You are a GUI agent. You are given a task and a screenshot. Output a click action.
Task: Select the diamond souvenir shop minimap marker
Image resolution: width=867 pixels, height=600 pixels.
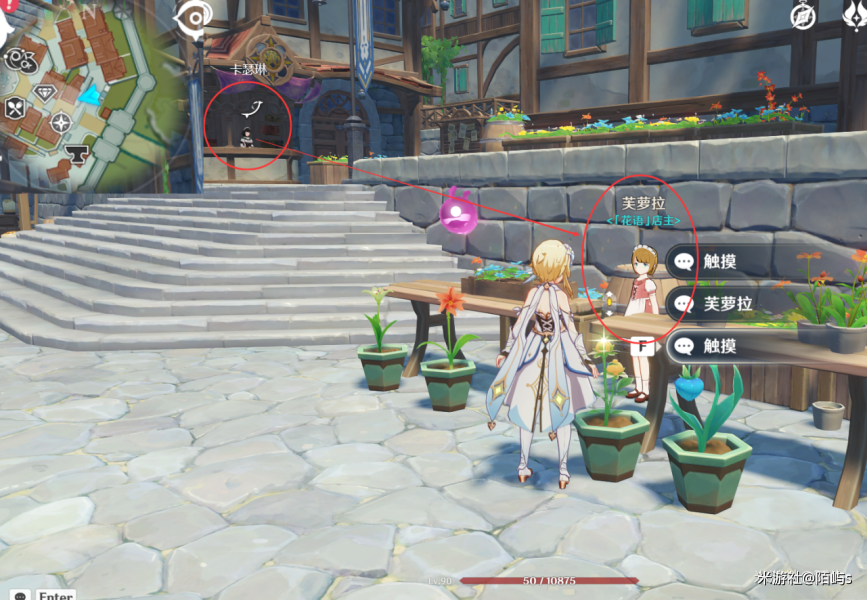click(x=46, y=94)
